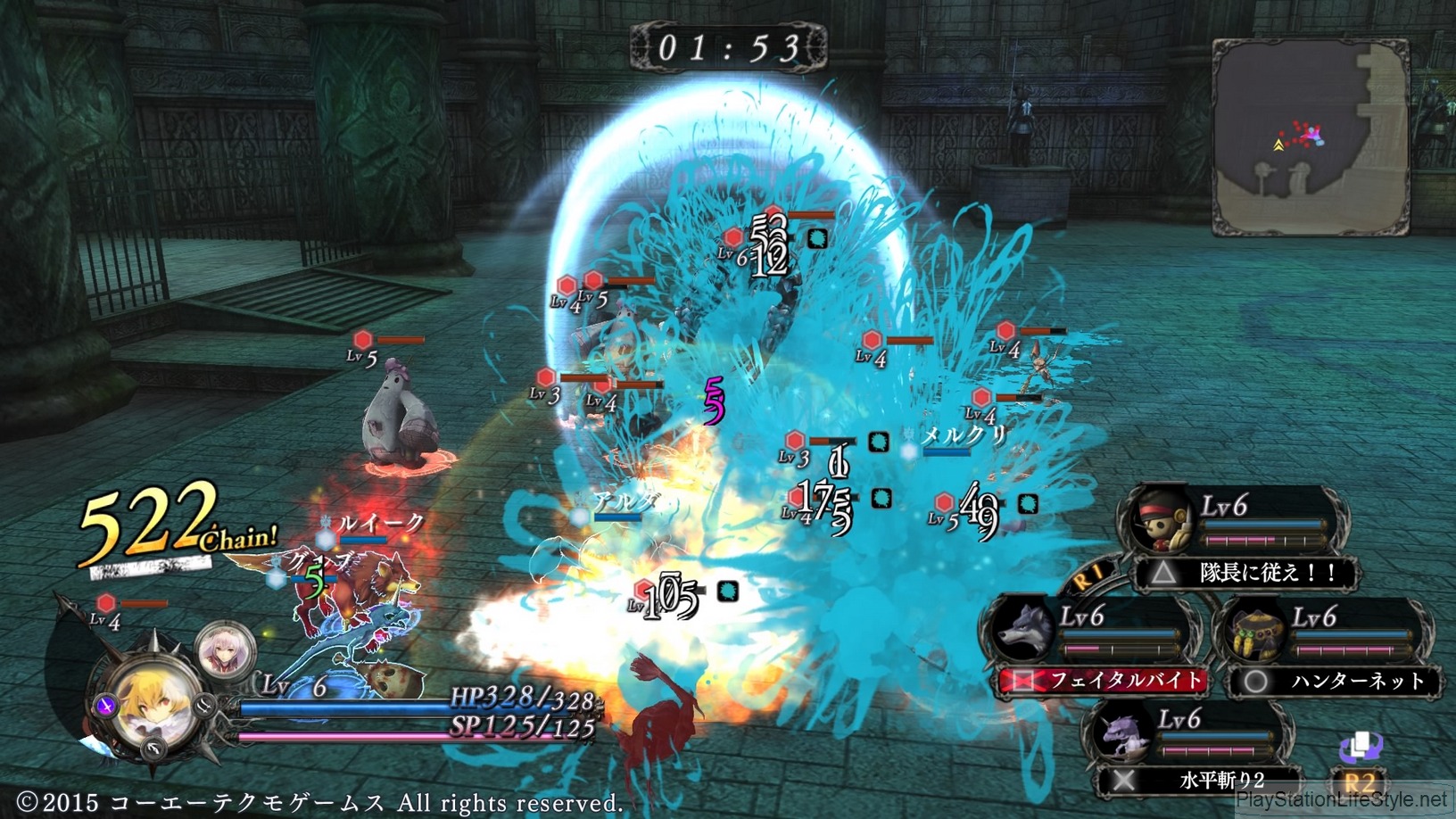Screen dimensions: 1456x819
Task: Select the silver-haired partner portrait
Action: click(223, 650)
